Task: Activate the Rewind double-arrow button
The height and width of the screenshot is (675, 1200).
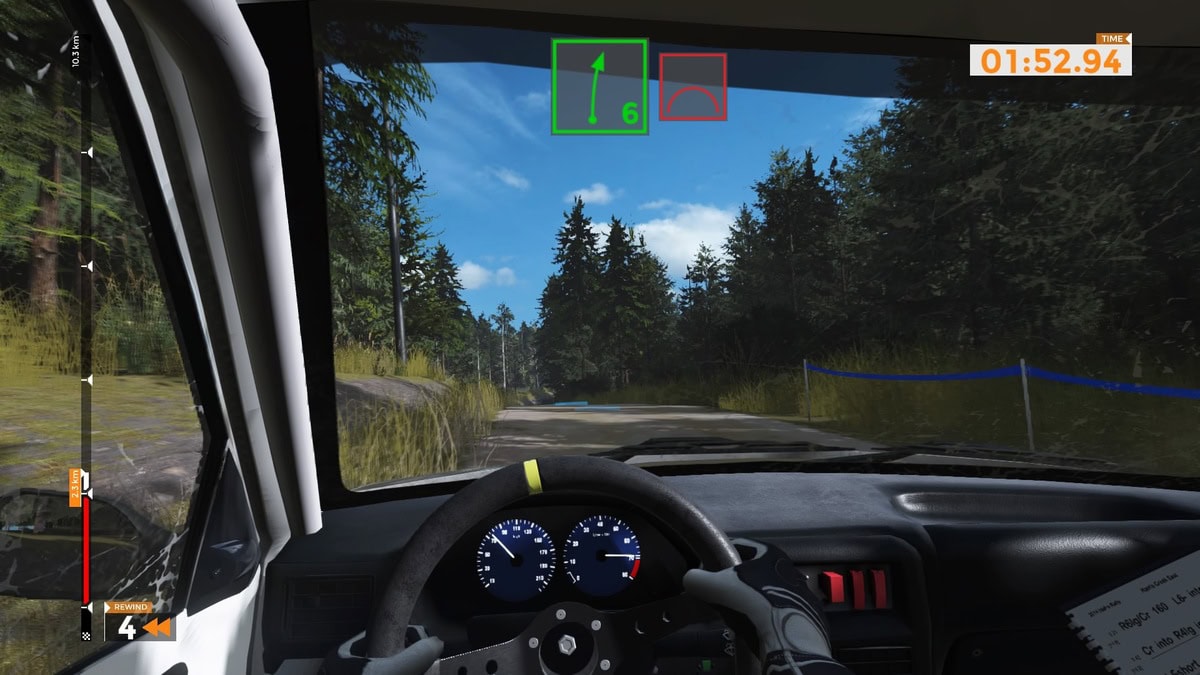Action: click(x=157, y=628)
